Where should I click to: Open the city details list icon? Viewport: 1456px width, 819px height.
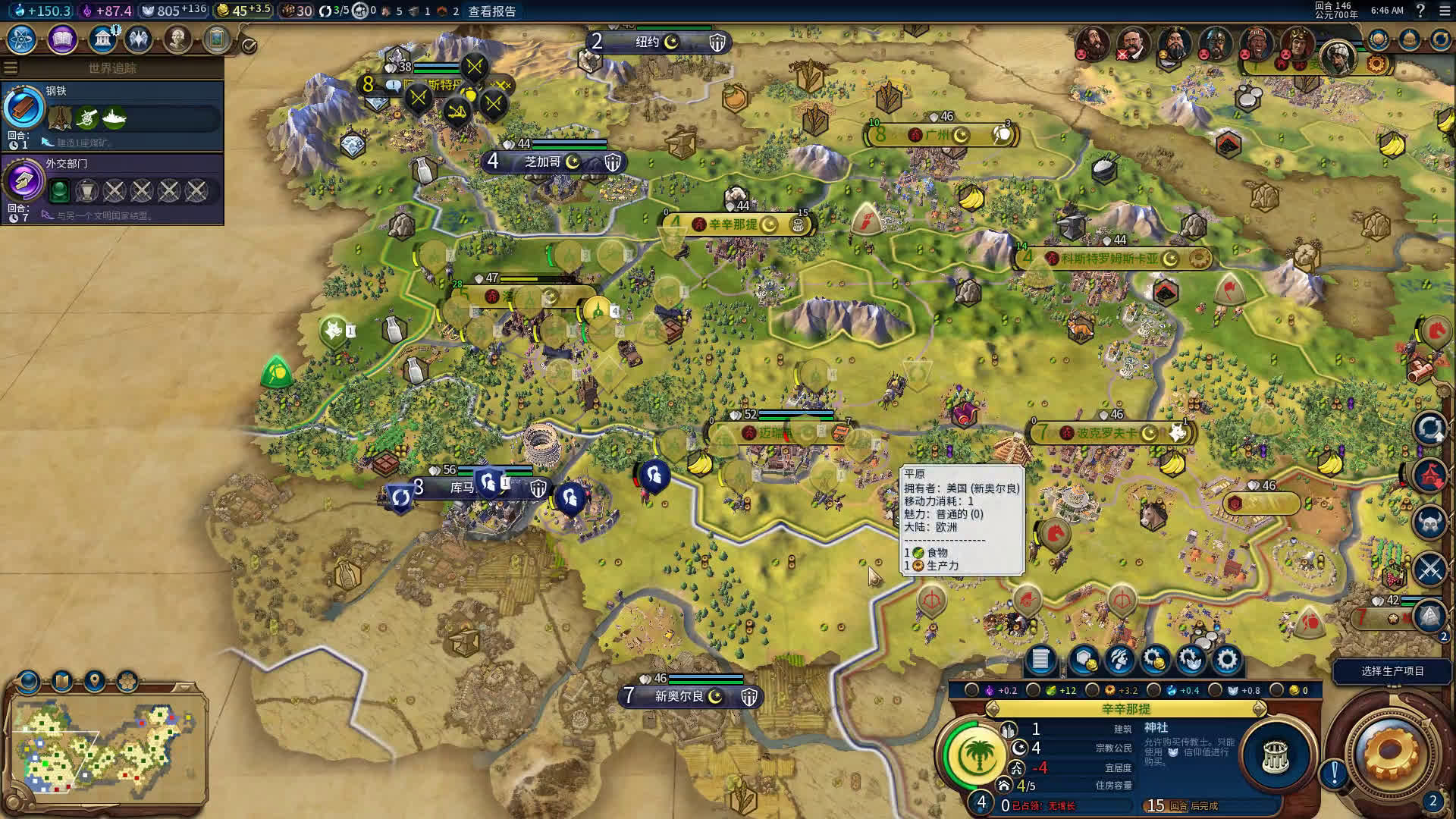[1040, 660]
